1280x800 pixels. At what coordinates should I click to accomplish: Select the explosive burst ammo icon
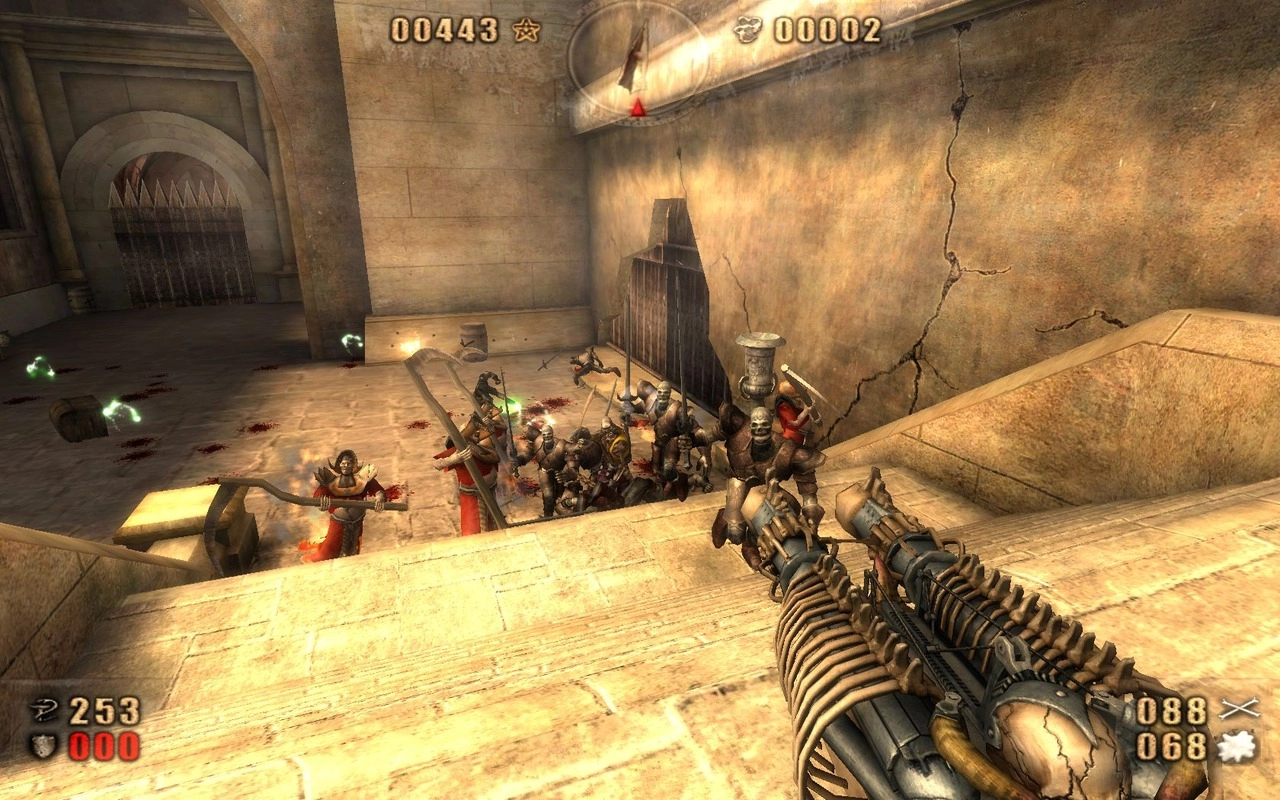[1237, 746]
